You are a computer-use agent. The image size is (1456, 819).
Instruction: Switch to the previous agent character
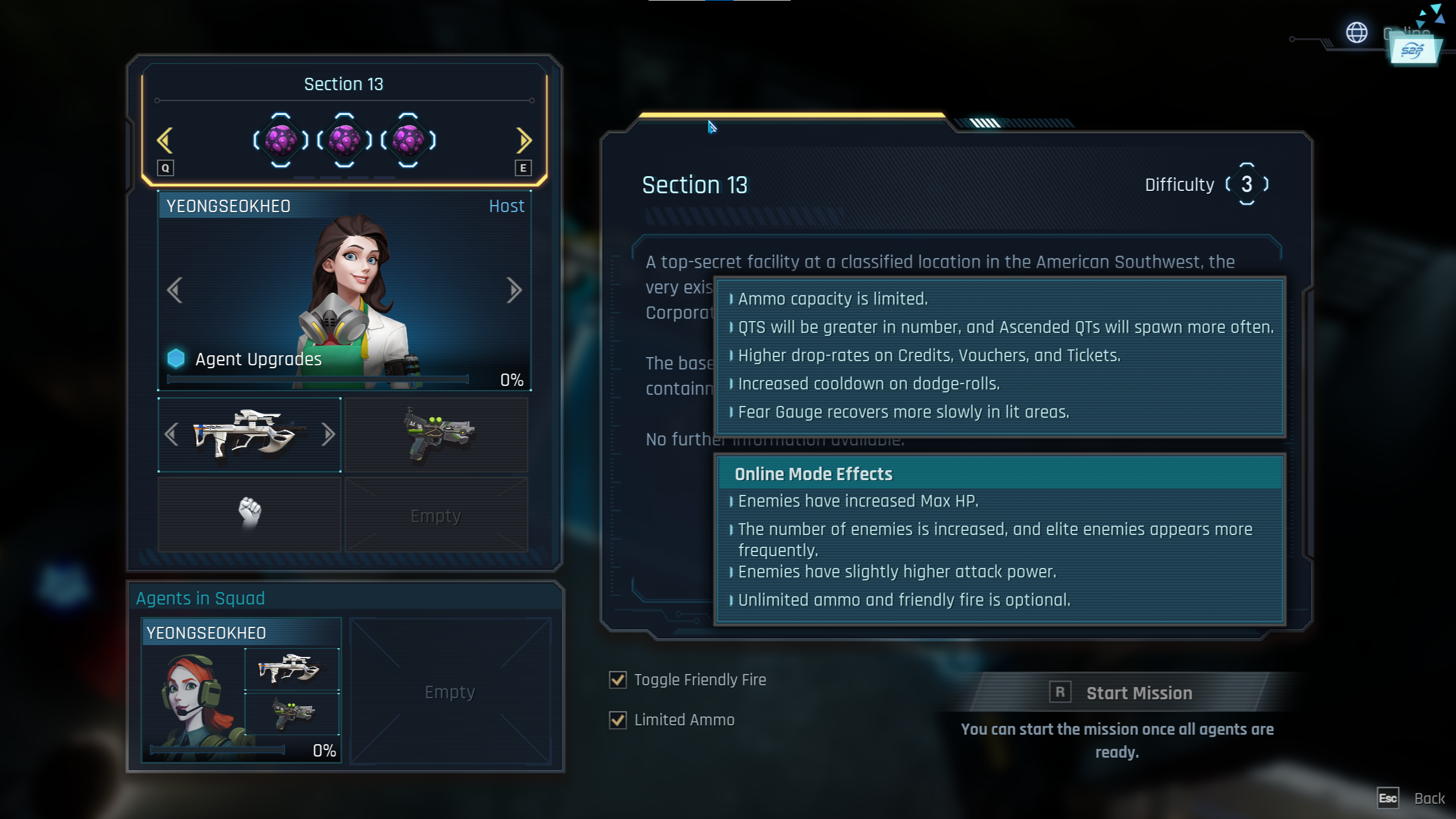click(x=174, y=290)
